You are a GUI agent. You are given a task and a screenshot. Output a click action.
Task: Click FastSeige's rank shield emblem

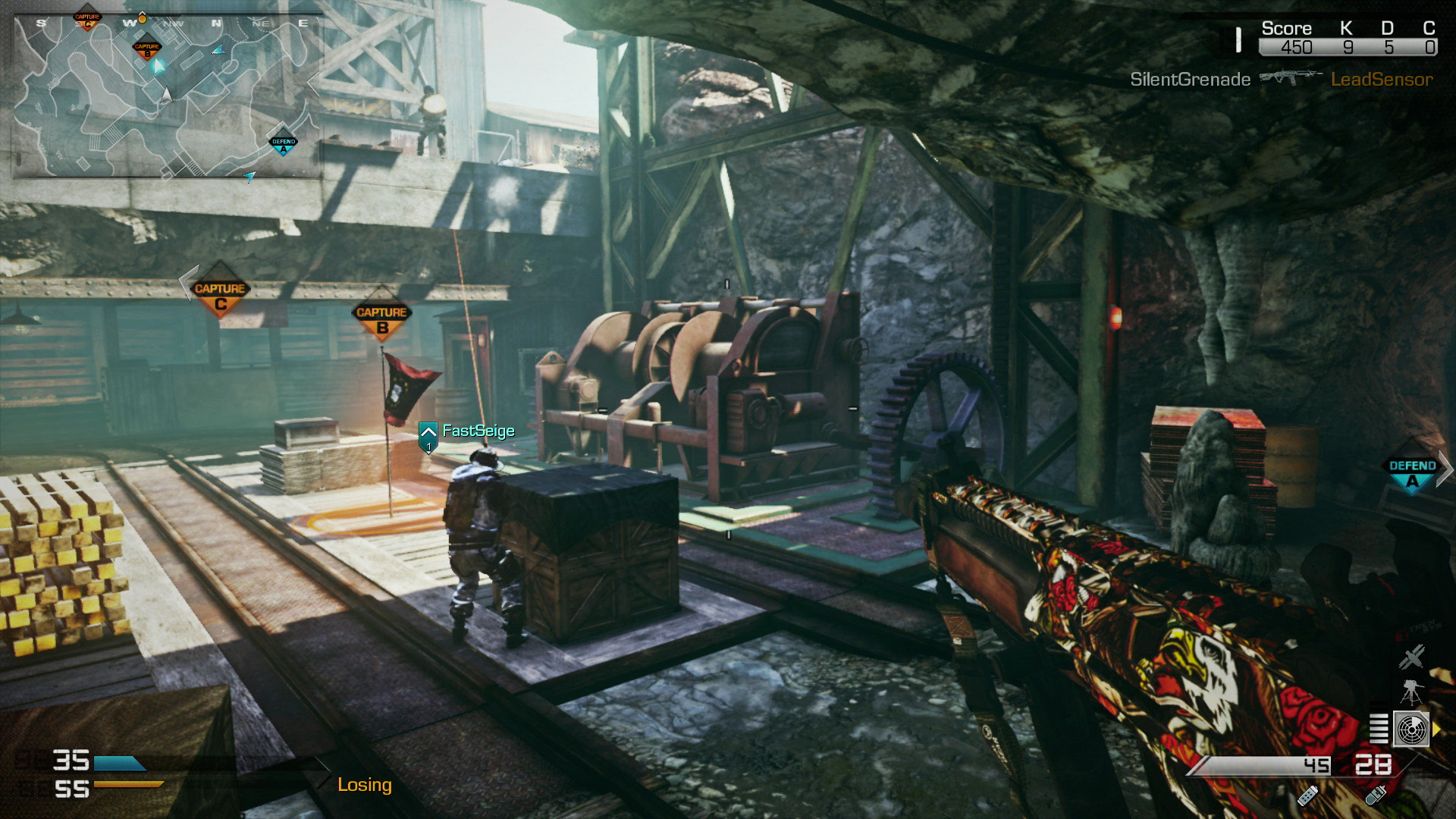428,435
